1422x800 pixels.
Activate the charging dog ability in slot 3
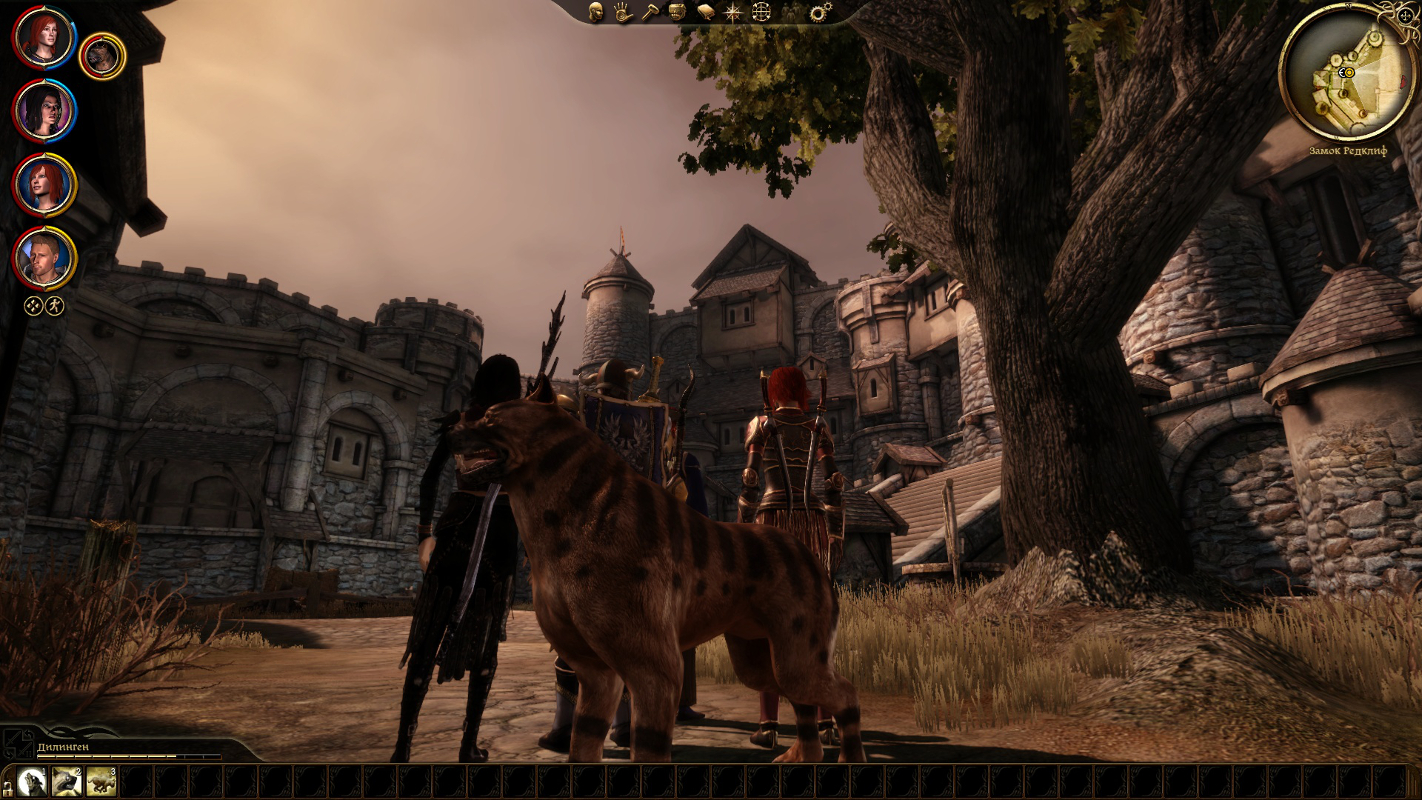click(x=101, y=781)
